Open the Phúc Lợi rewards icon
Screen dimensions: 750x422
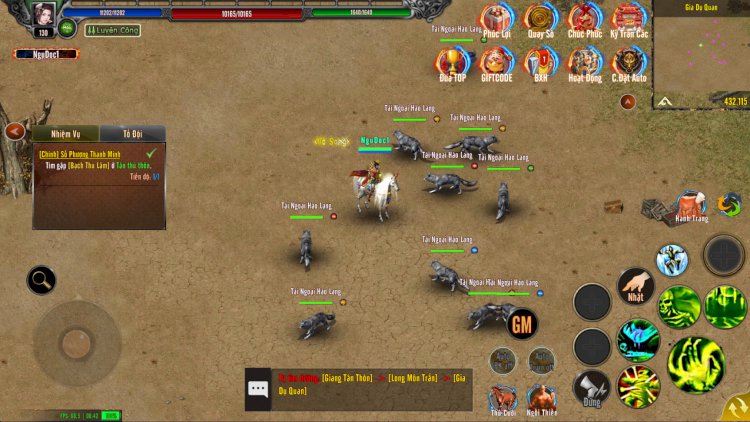click(496, 19)
